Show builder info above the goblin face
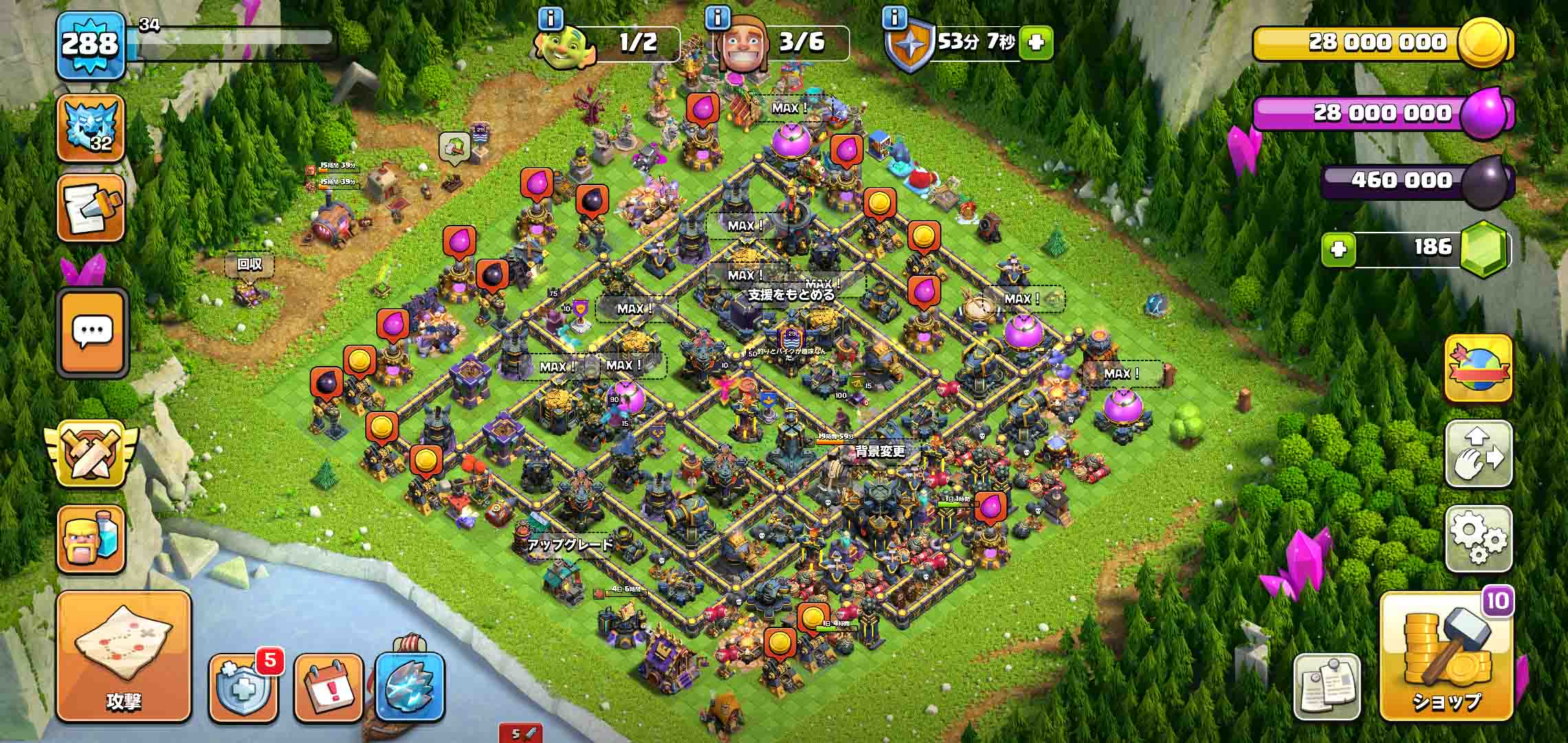The height and width of the screenshot is (743, 1568). click(550, 19)
